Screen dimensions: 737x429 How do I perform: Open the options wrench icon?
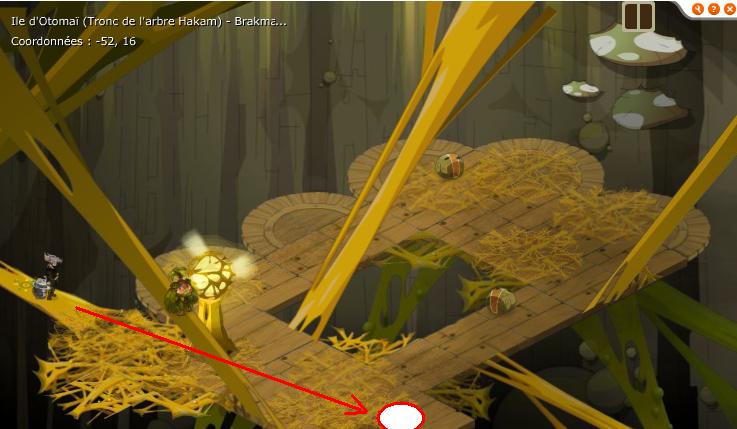[698, 9]
